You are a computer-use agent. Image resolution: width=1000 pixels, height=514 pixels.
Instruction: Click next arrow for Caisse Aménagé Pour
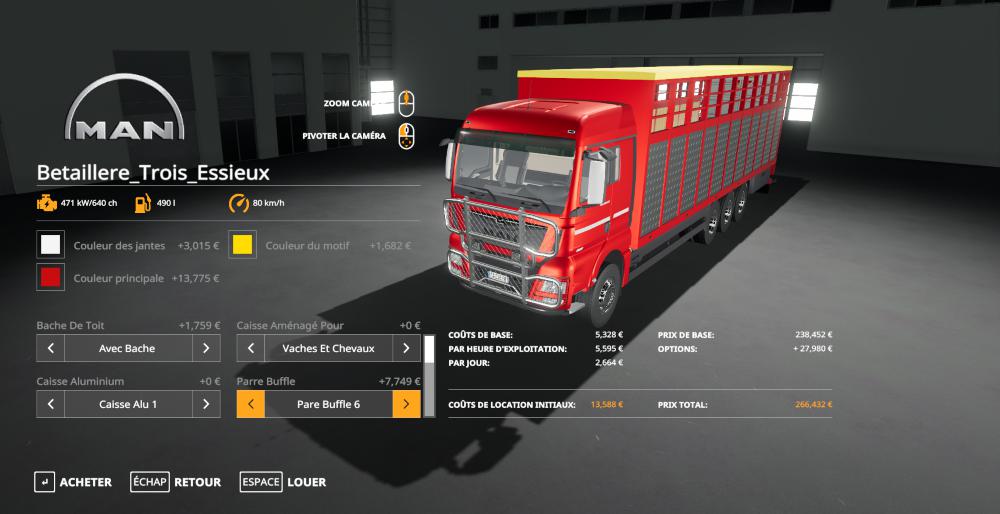(x=406, y=348)
